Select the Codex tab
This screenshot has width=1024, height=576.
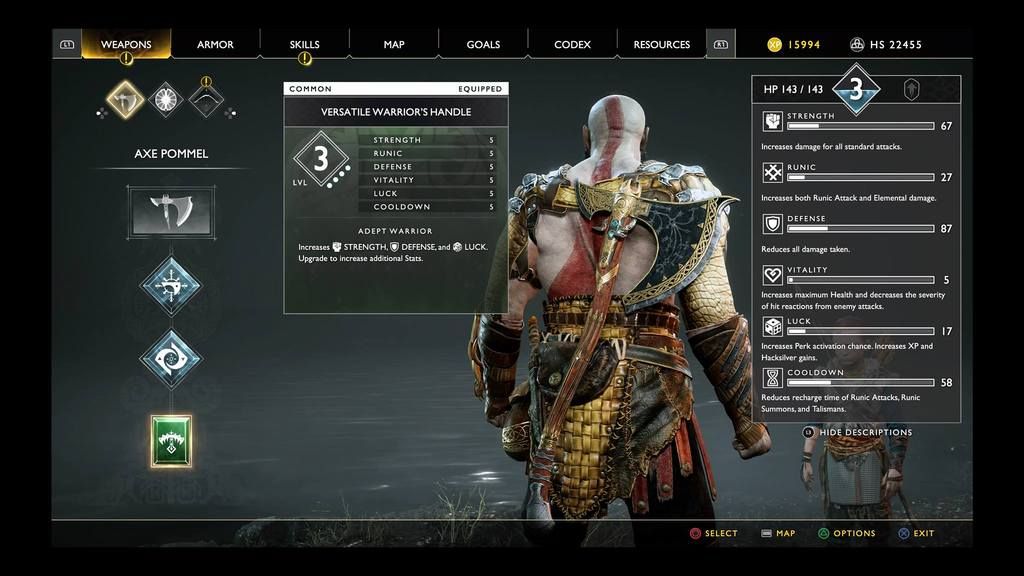coord(572,45)
